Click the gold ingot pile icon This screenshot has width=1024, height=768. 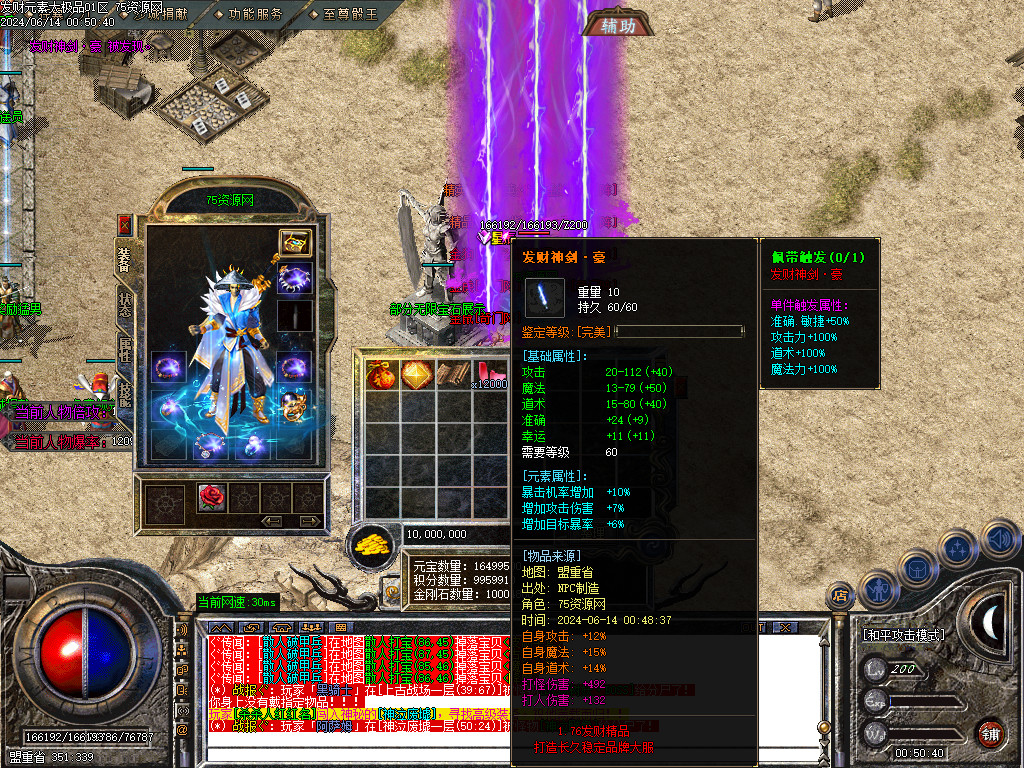click(372, 545)
